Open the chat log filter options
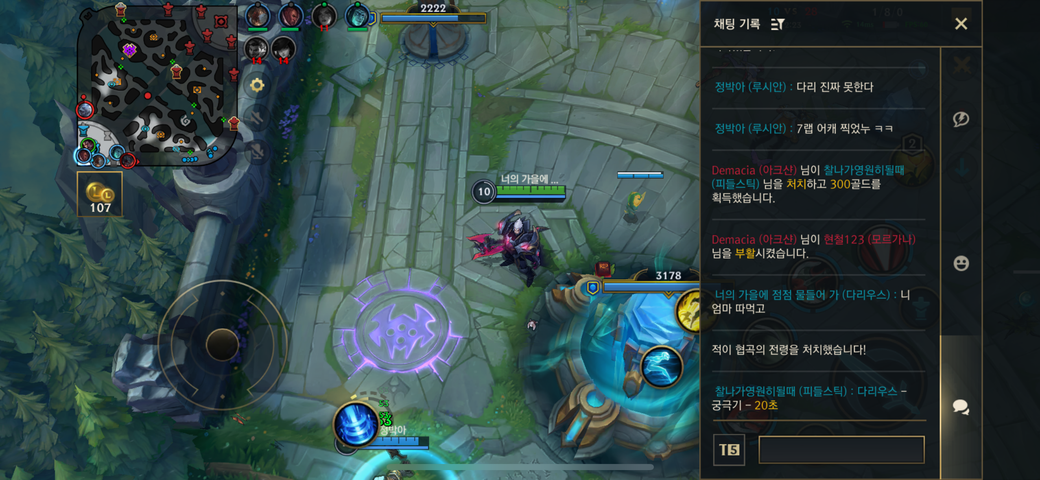 (778, 24)
